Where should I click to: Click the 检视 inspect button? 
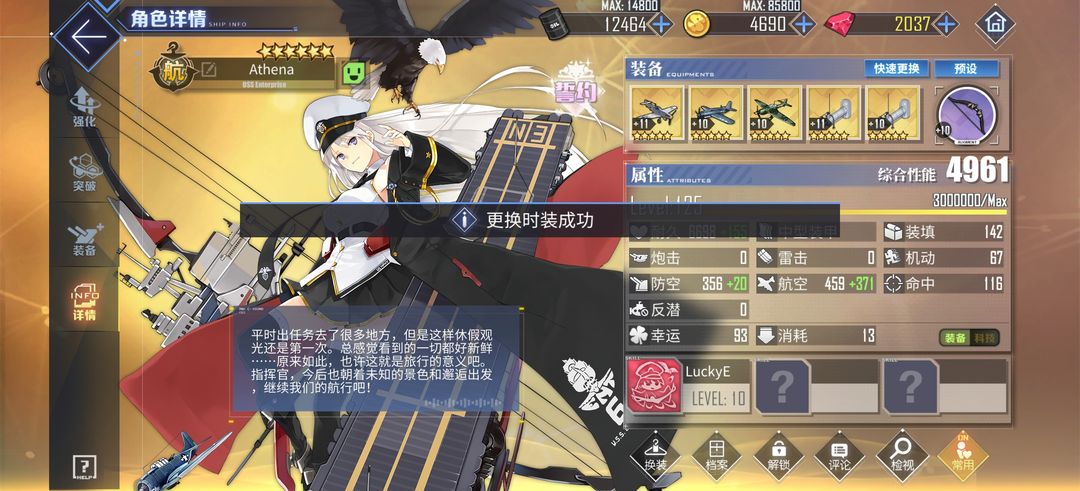(x=901, y=455)
